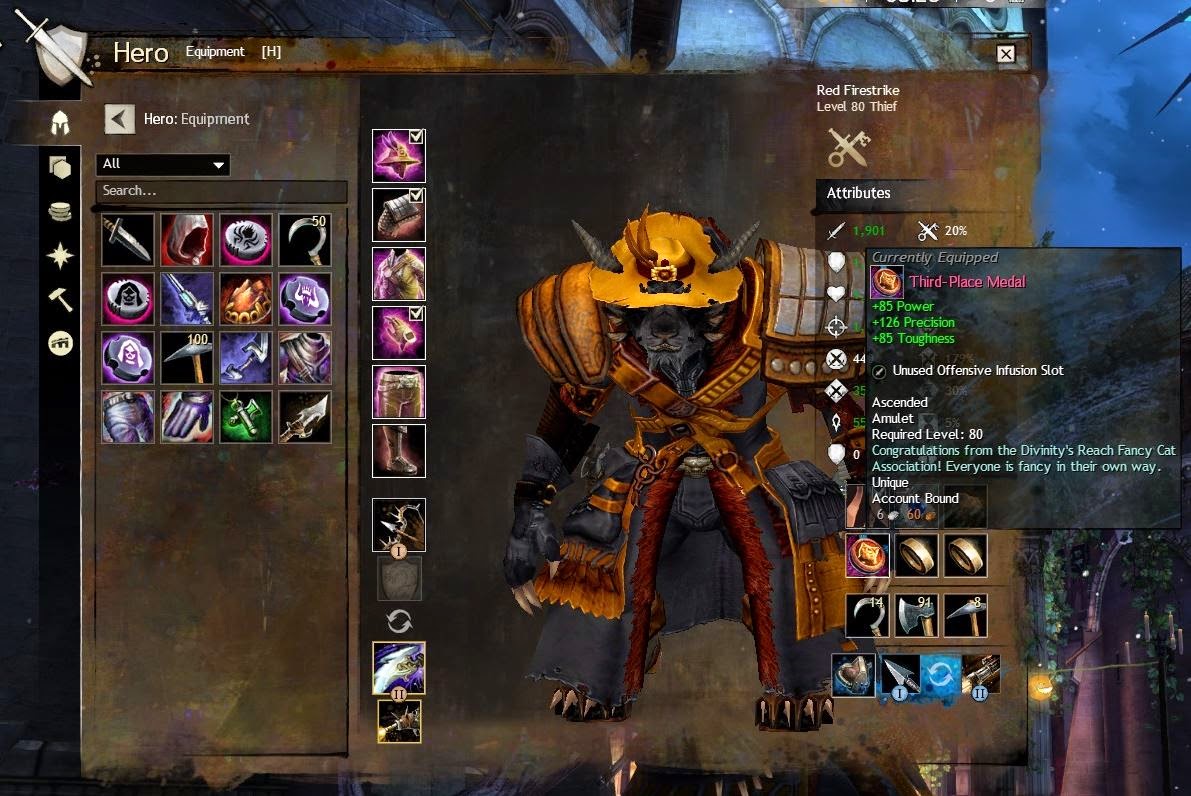Focus the equipment search box
This screenshot has height=796, width=1191.
click(221, 191)
